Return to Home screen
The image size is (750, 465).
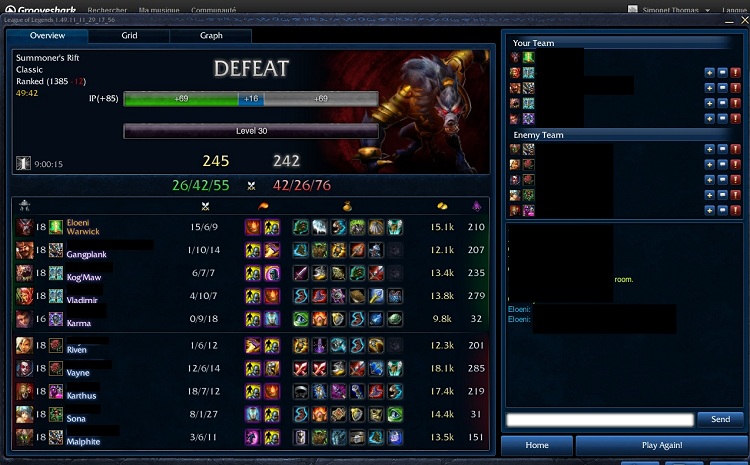pyautogui.click(x=536, y=445)
